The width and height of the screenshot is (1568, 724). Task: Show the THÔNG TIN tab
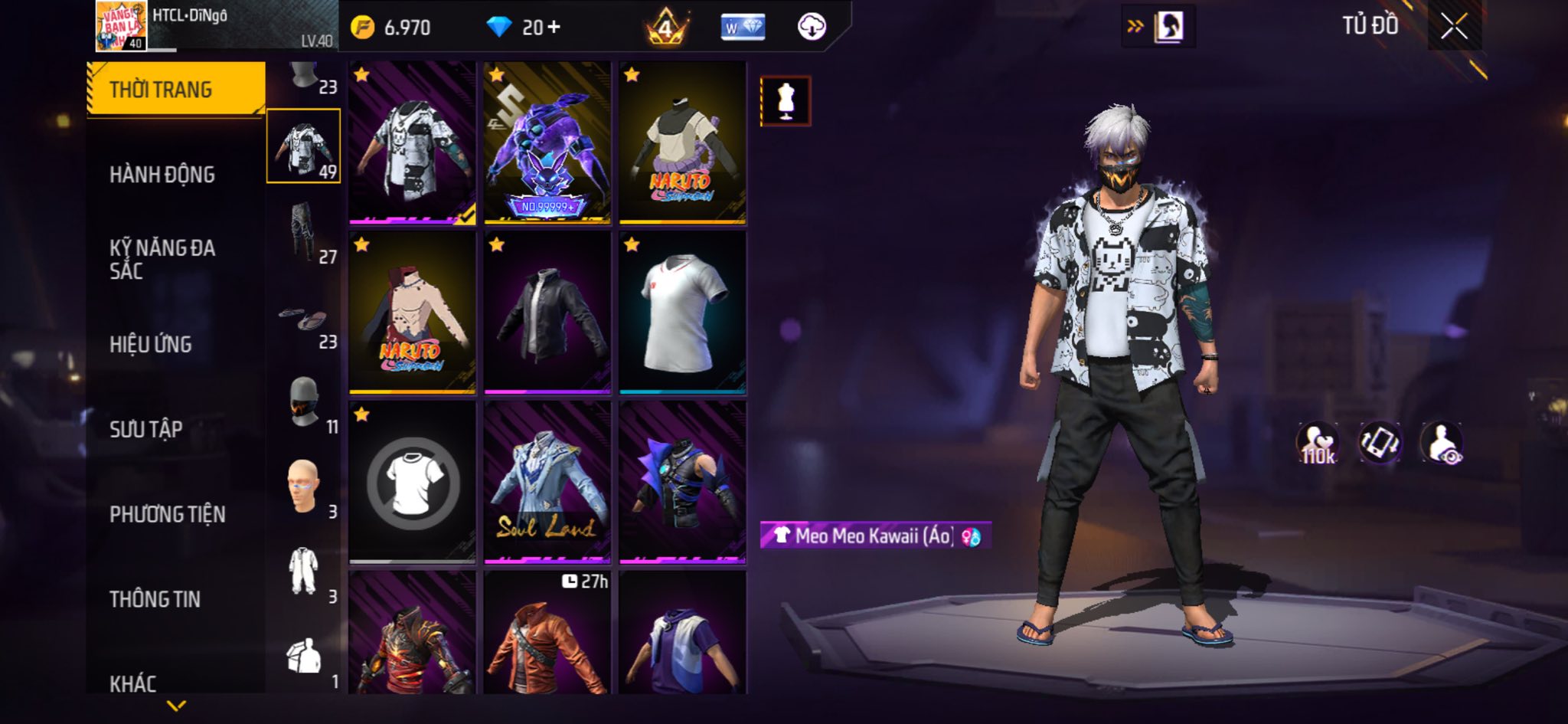pos(155,599)
